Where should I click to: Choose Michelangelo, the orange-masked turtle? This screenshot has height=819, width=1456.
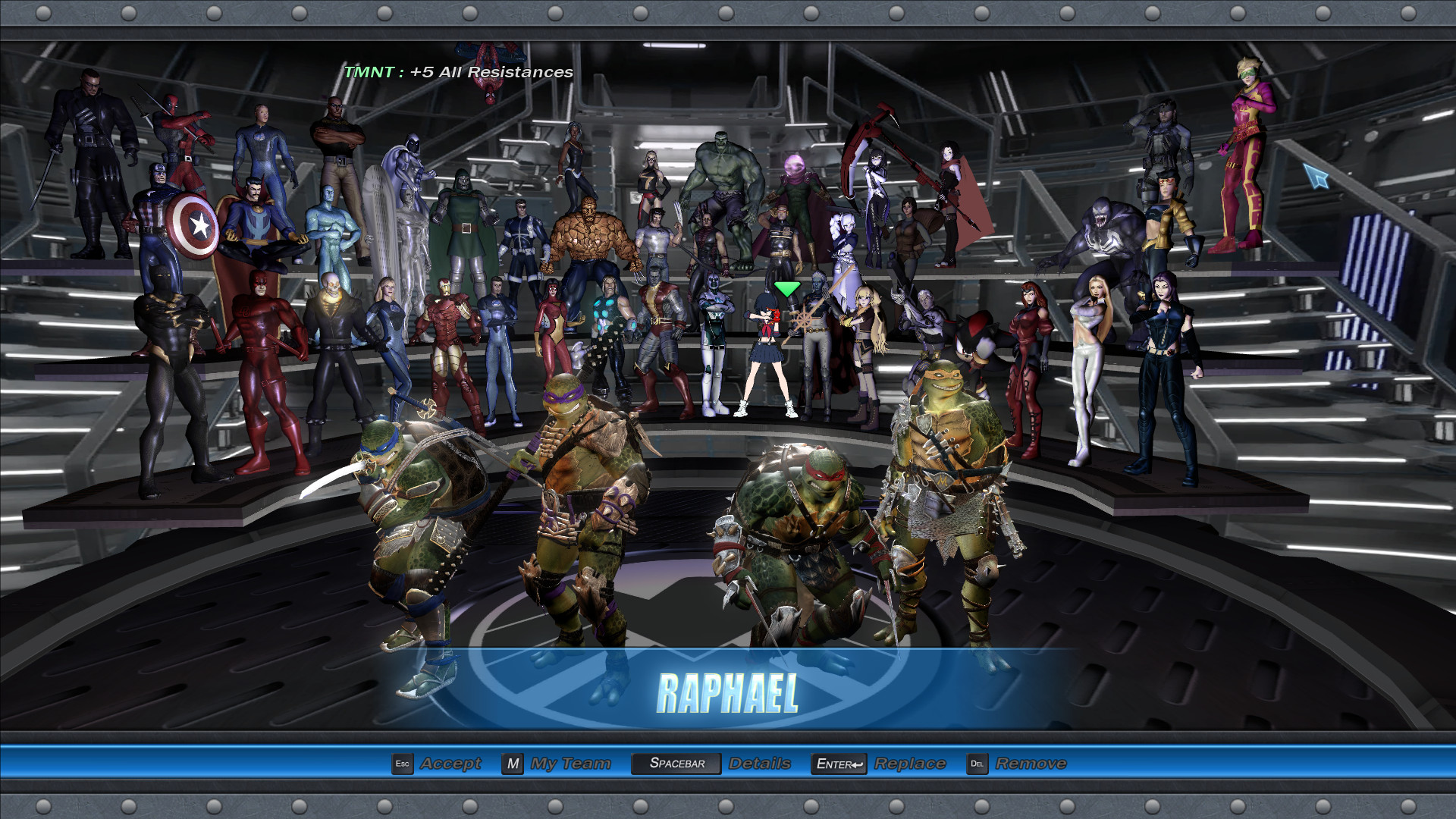pyautogui.click(x=948, y=485)
